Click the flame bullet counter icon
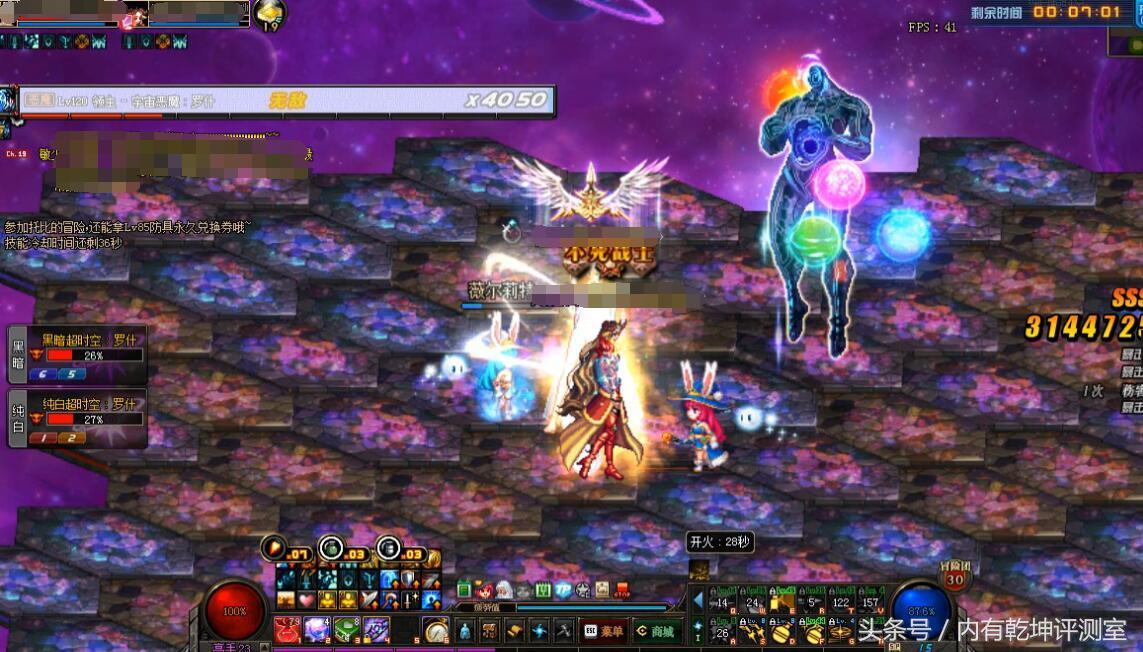This screenshot has width=1143, height=652. click(x=274, y=547)
